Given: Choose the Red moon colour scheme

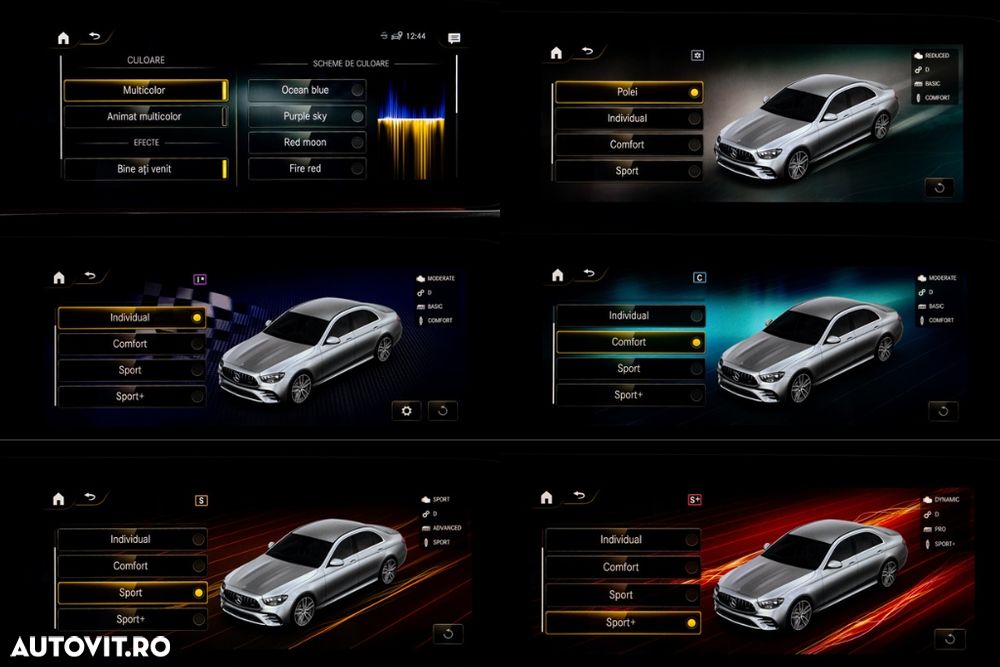Looking at the screenshot, I should [x=306, y=142].
